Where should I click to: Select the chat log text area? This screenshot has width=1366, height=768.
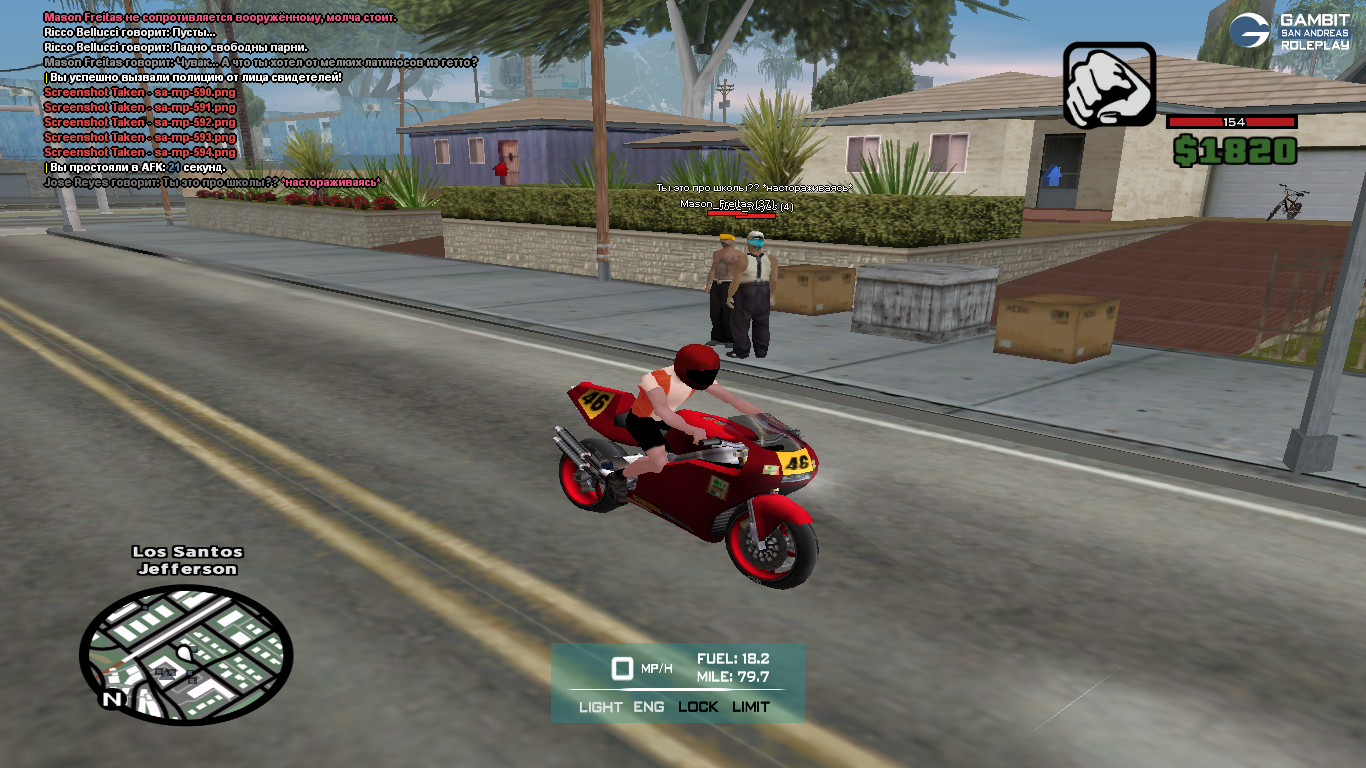260,100
